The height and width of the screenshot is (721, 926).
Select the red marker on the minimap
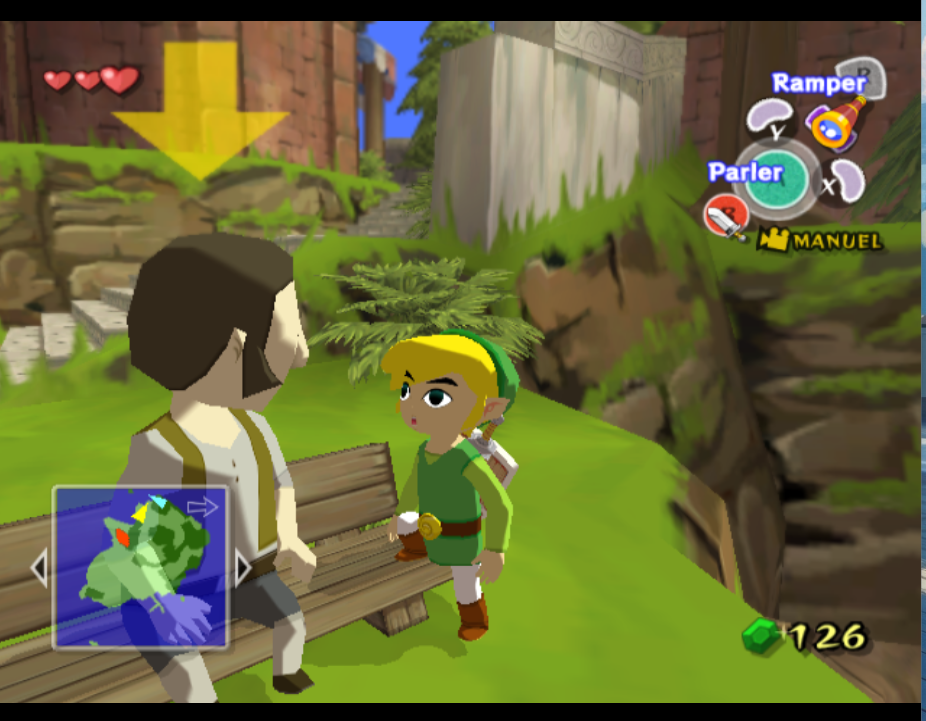(122, 538)
